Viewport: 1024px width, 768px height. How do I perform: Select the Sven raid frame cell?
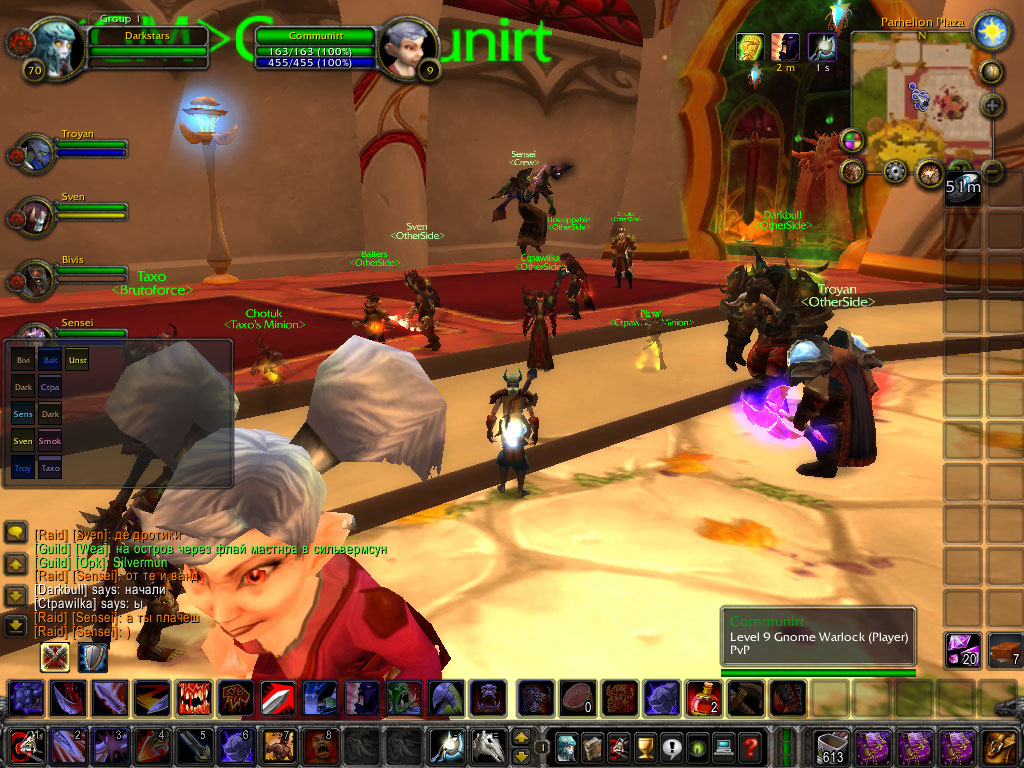[x=23, y=440]
